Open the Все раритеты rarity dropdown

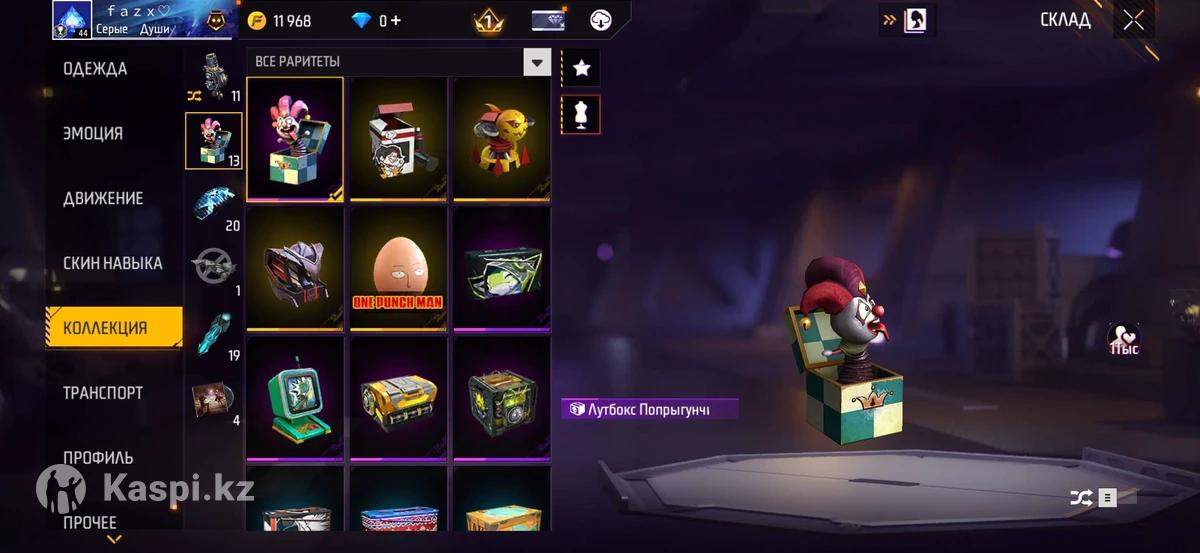click(537, 63)
